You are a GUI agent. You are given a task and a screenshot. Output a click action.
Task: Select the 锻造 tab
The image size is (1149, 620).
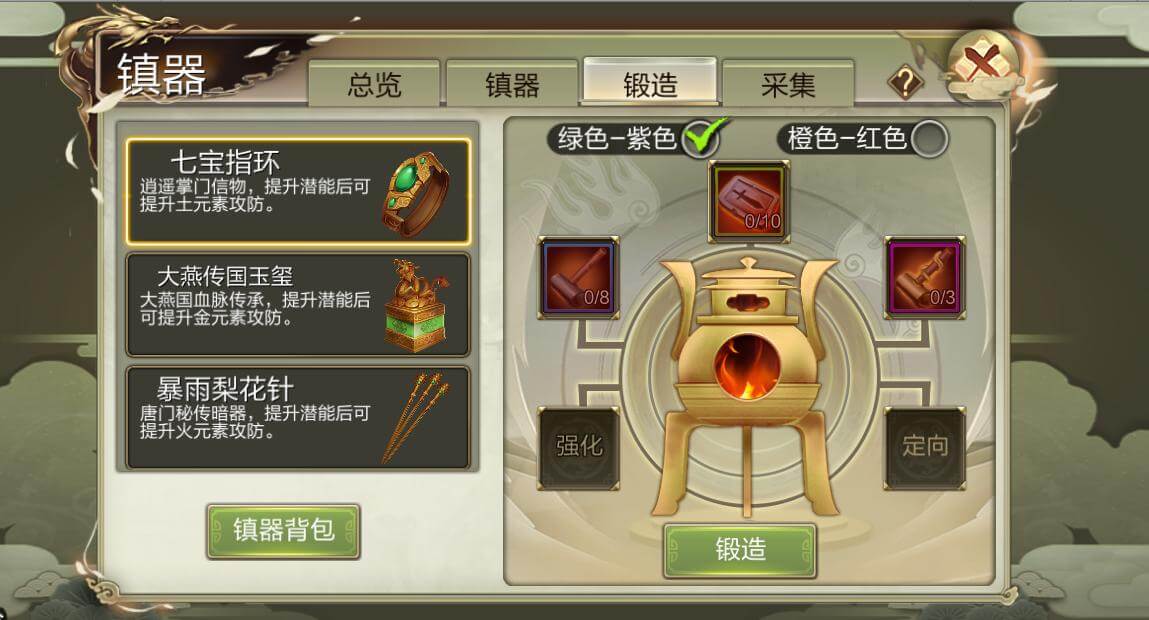650,85
